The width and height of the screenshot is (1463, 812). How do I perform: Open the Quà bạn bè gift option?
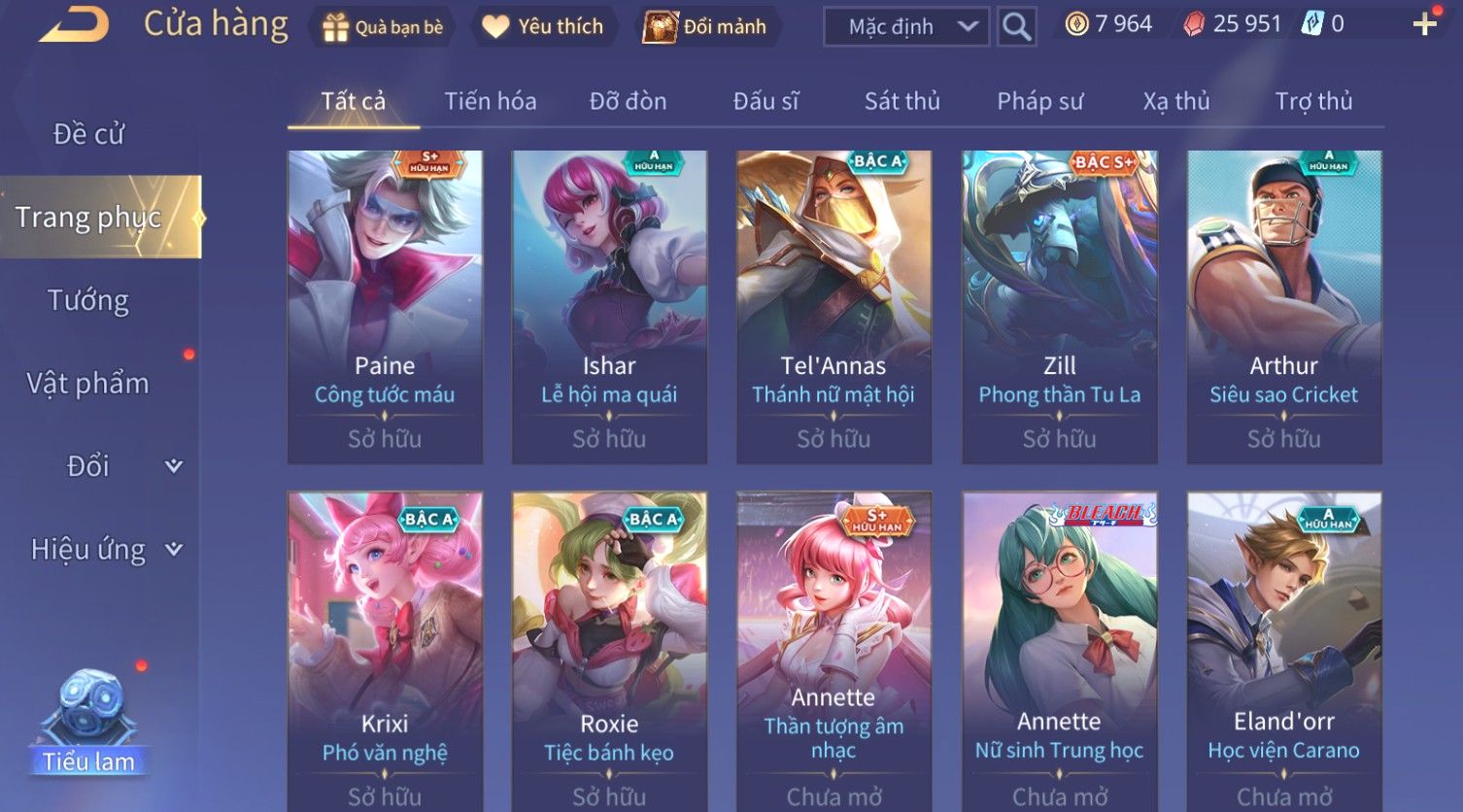click(383, 27)
